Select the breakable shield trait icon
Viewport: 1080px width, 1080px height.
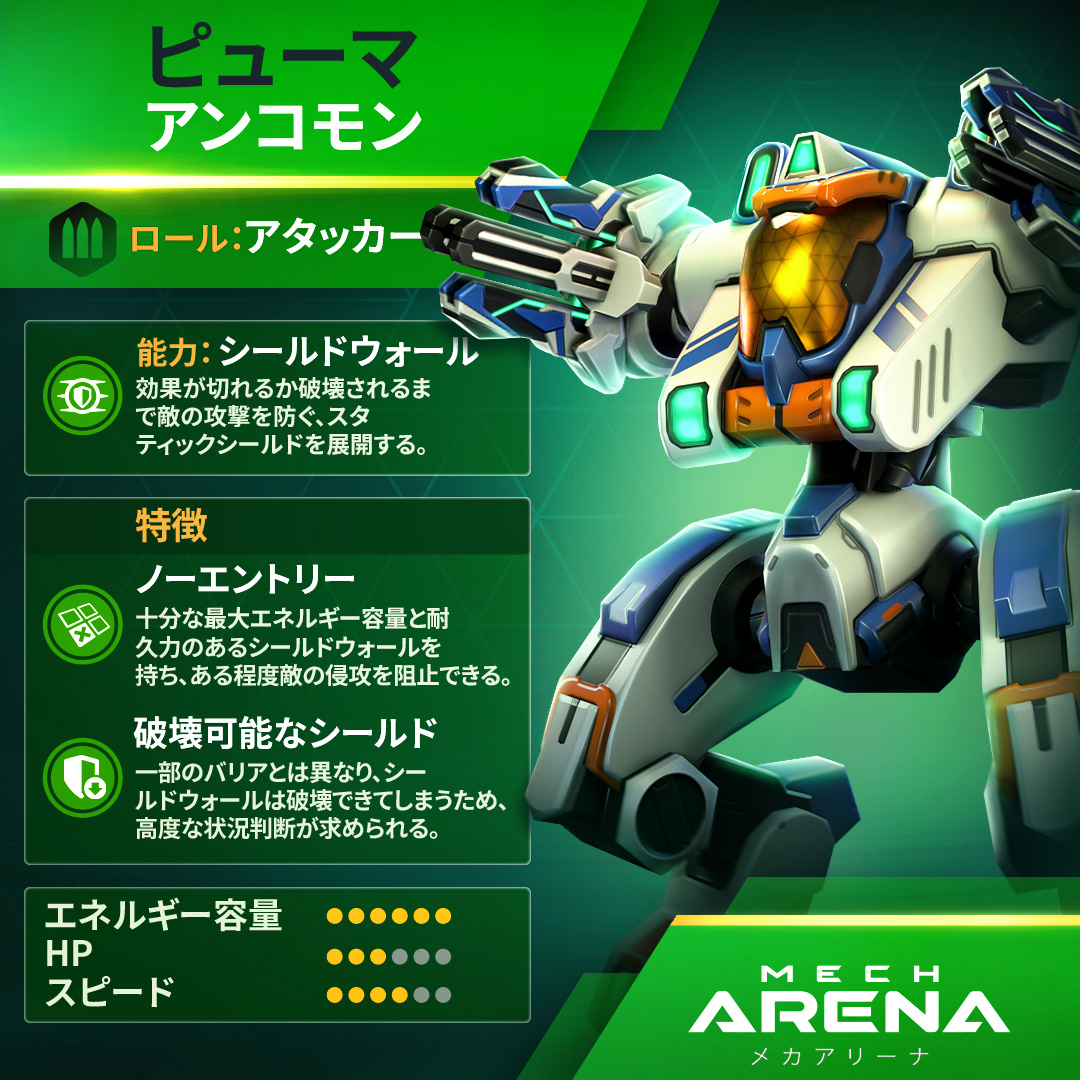click(x=83, y=779)
